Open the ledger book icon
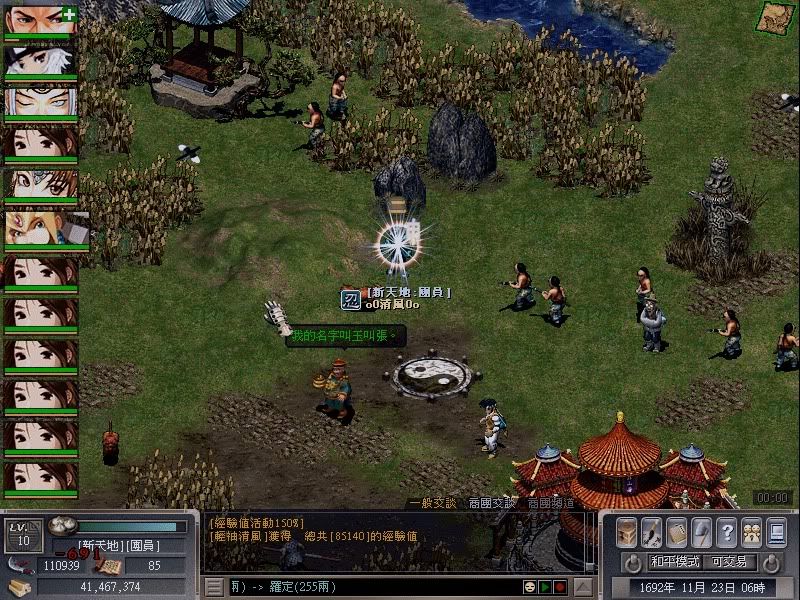Screen dimensions: 800x600 click(677, 531)
